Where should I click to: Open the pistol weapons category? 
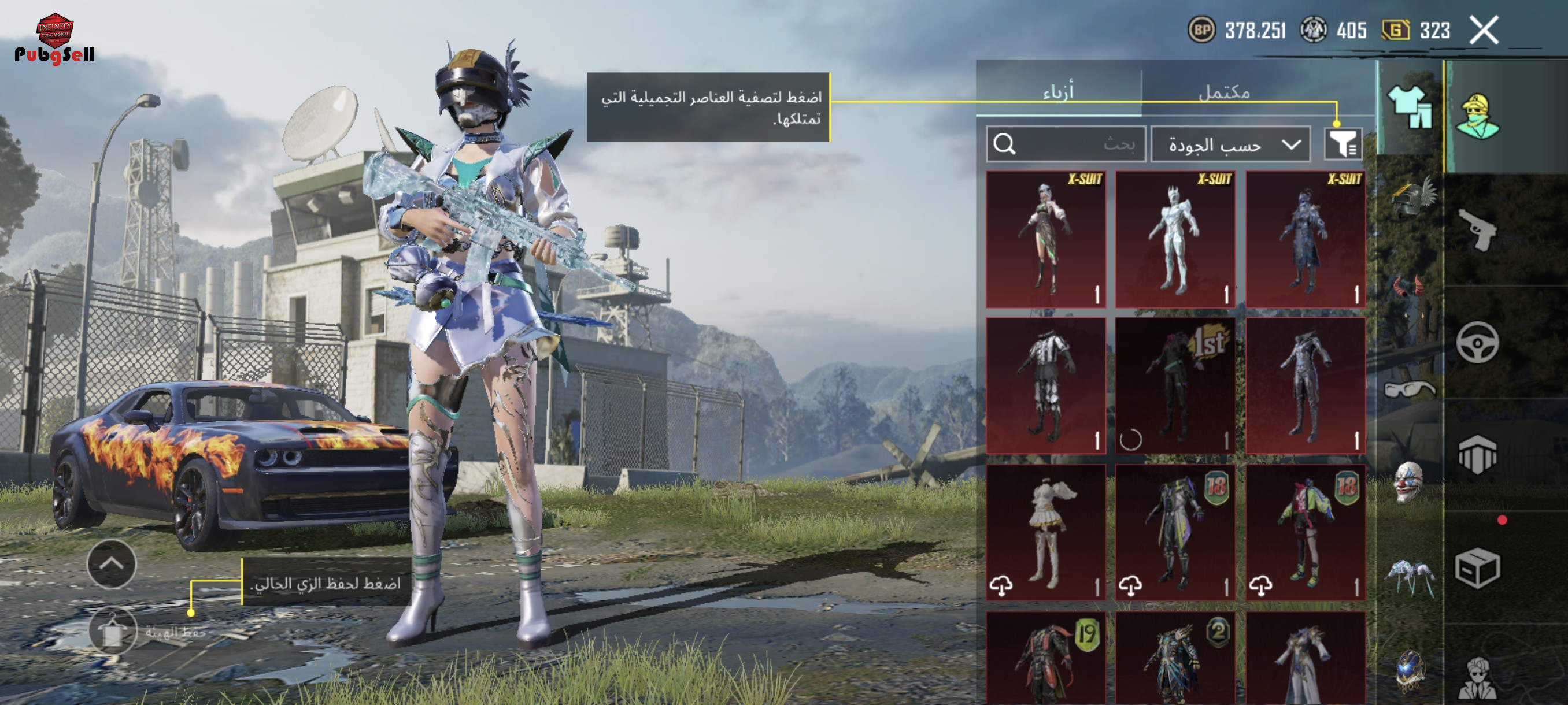click(1477, 230)
